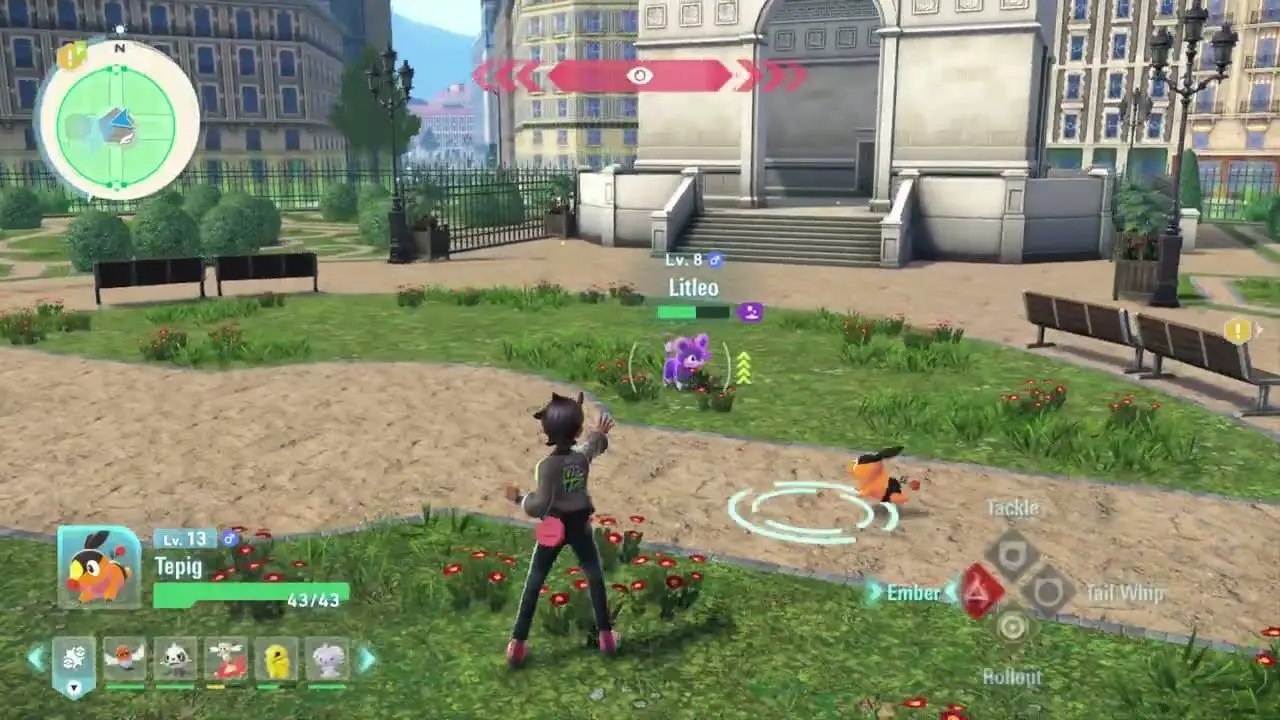Click the party bar's left arrow
The width and height of the screenshot is (1280, 720).
pyautogui.click(x=36, y=659)
